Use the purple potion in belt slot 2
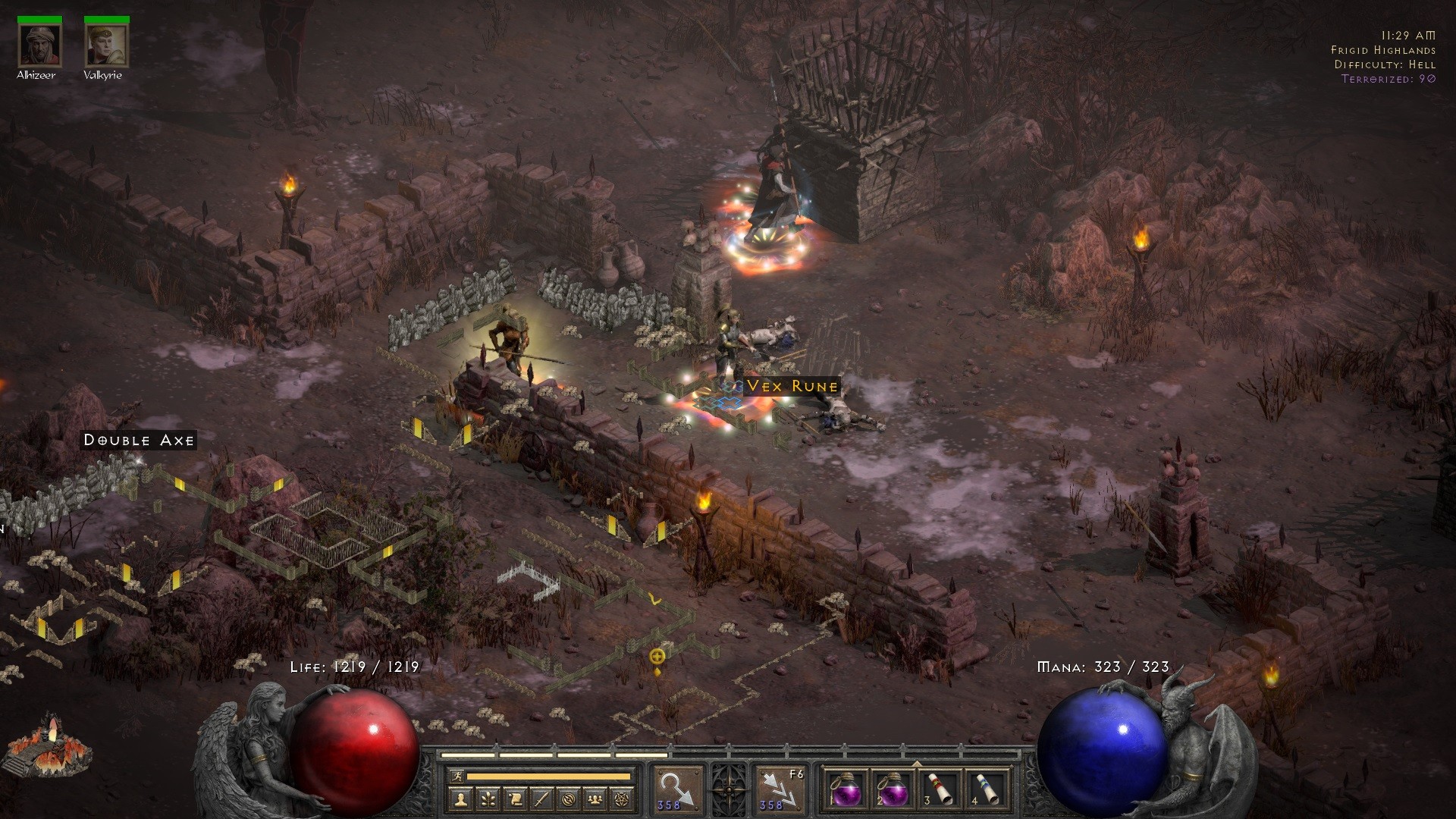1456x819 pixels. point(893,790)
